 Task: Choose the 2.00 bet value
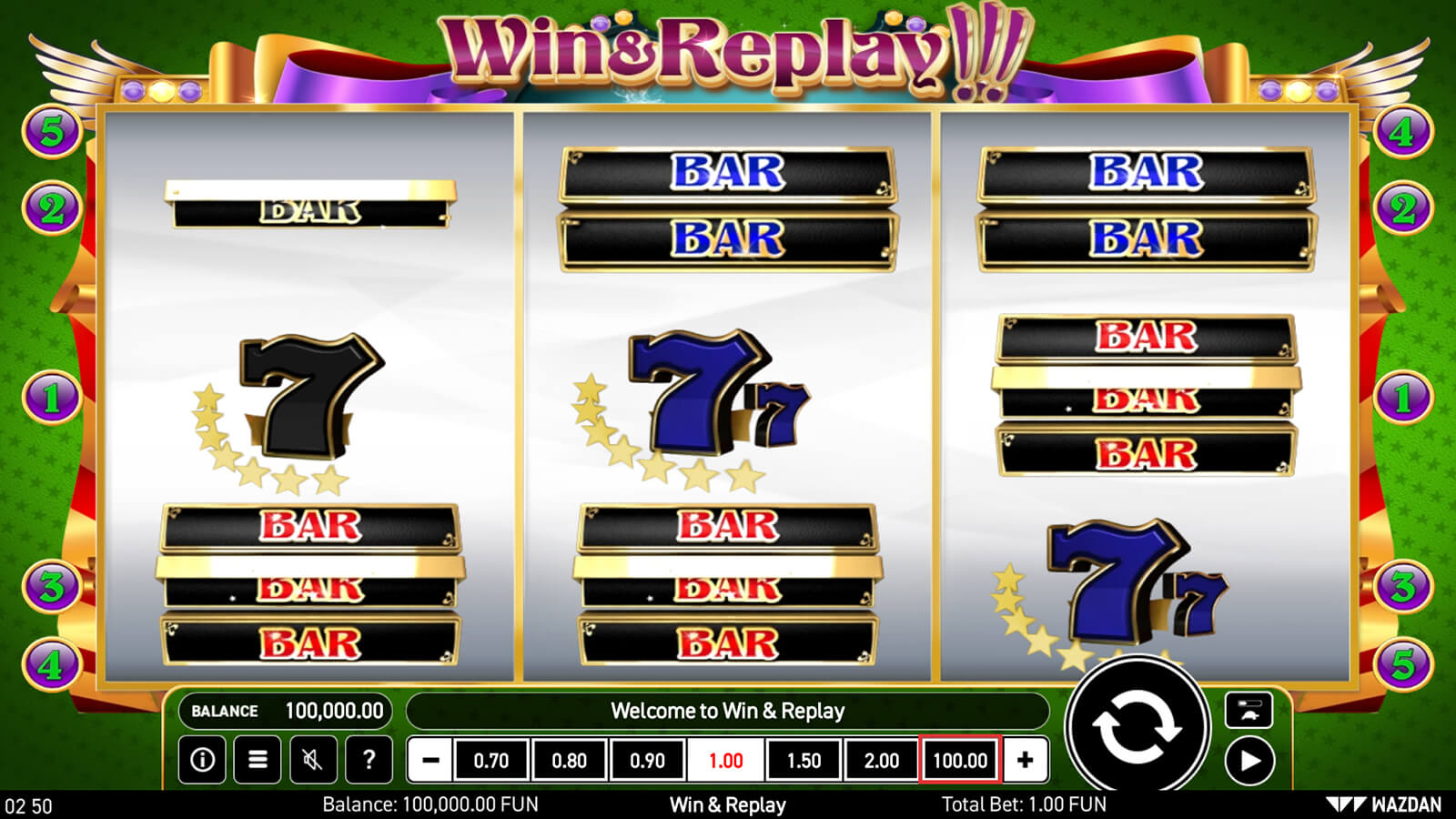(882, 760)
